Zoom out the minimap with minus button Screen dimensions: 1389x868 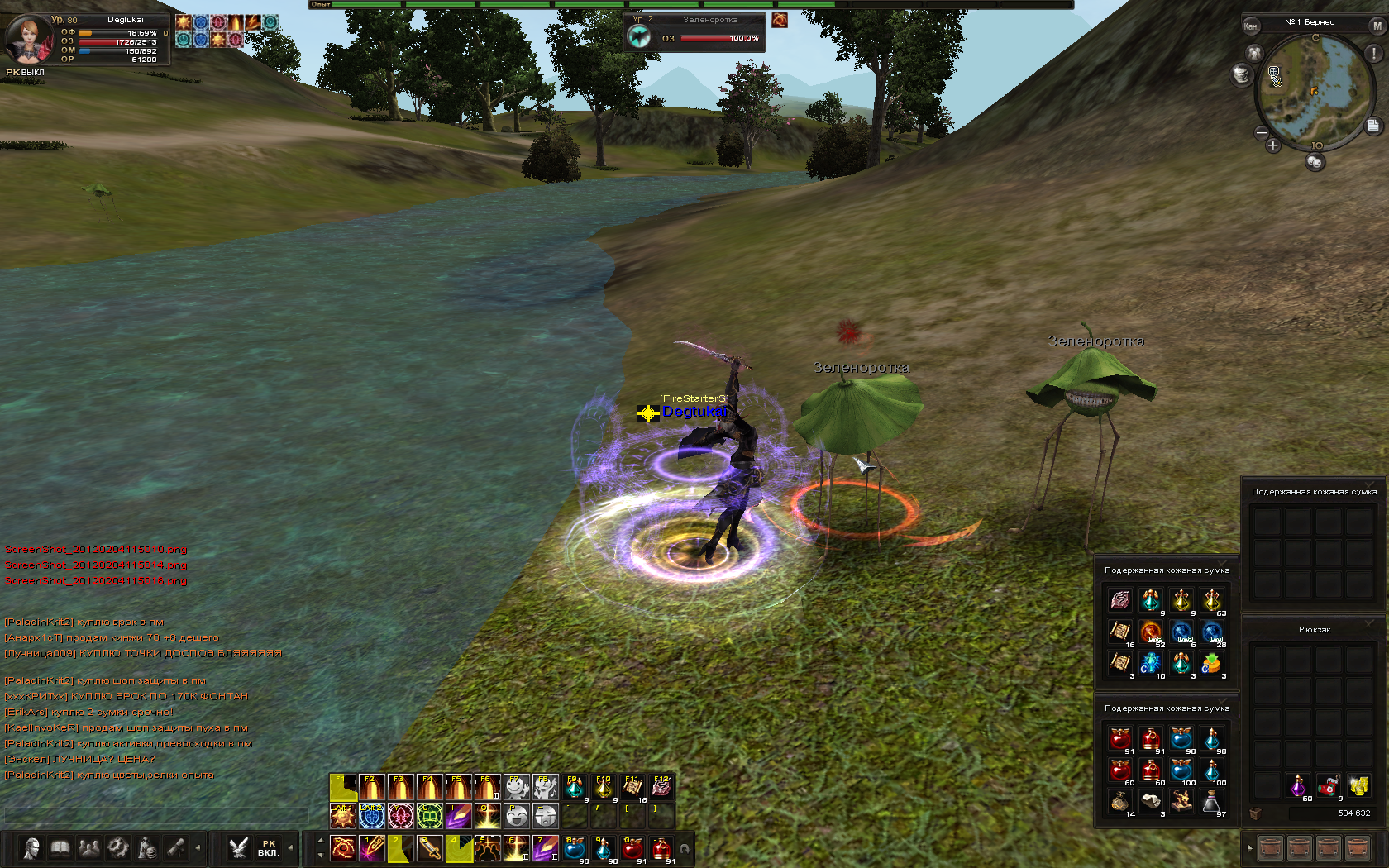click(1261, 132)
